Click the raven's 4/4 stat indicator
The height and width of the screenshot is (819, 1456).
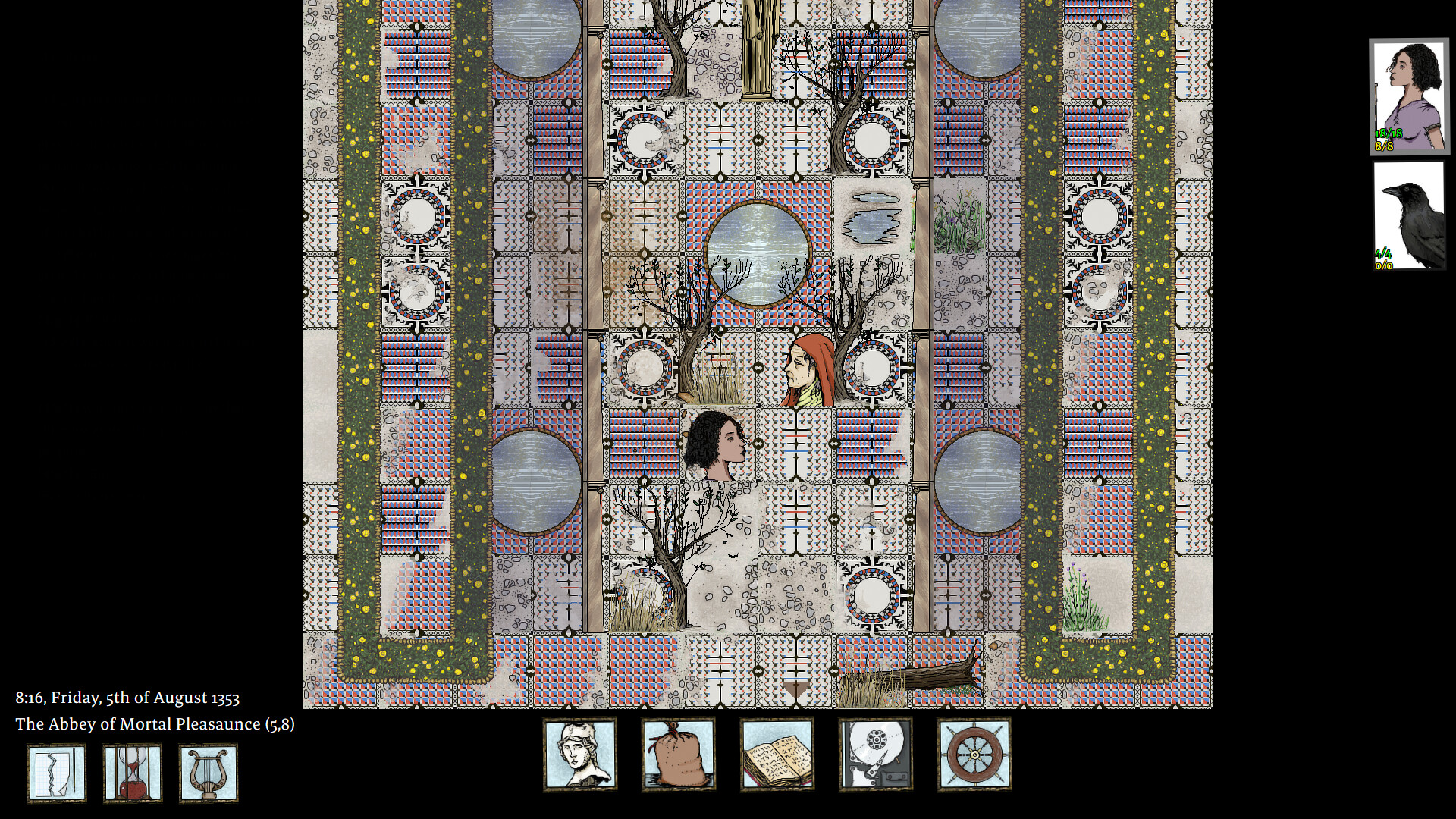(1383, 253)
